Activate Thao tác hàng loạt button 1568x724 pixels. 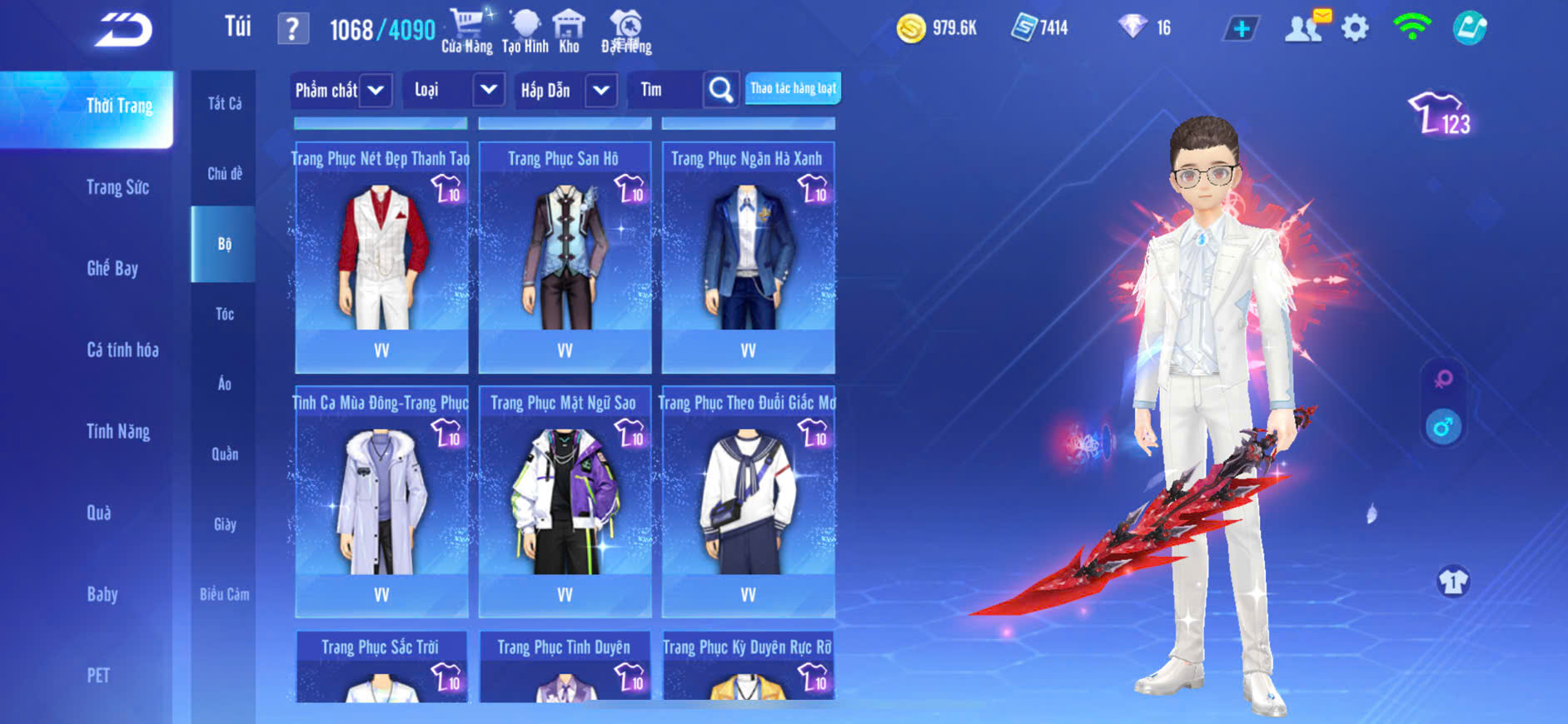(793, 88)
